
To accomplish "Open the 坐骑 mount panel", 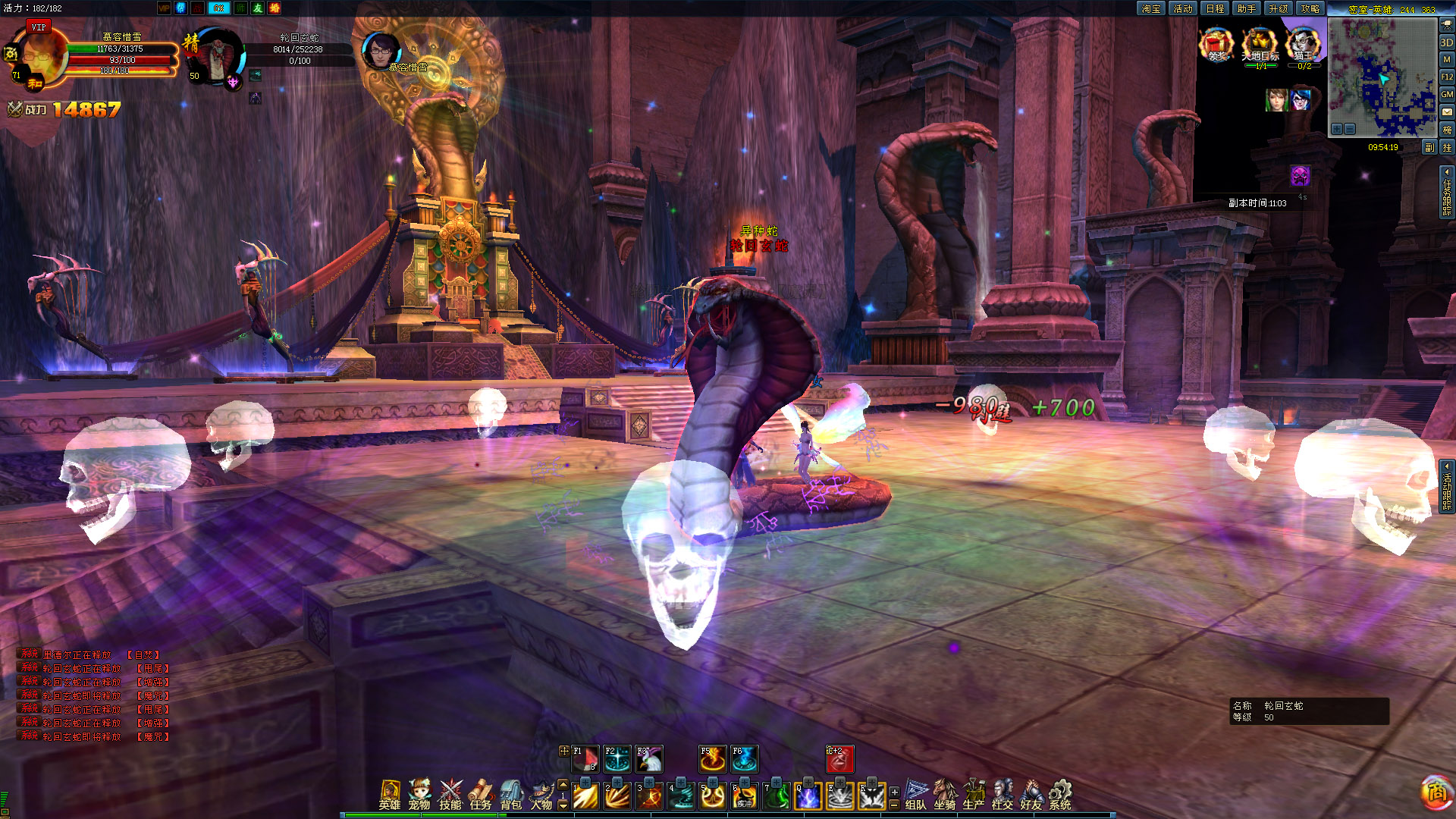I will (x=945, y=794).
